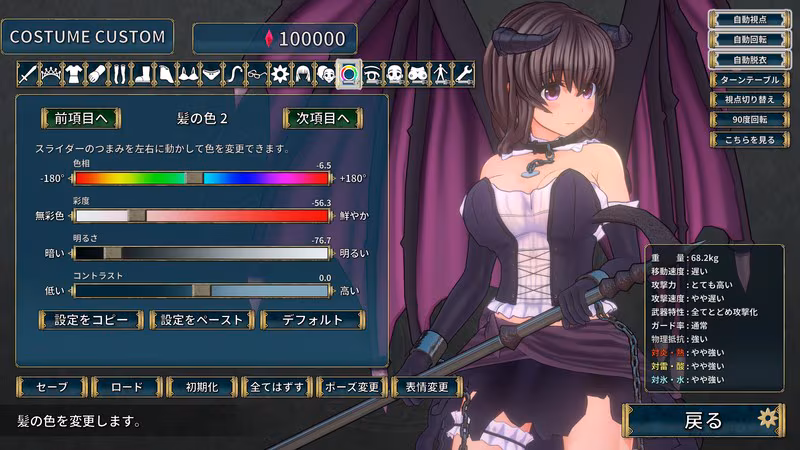
Task: Advance to next item with 次項目へ
Action: click(x=321, y=118)
